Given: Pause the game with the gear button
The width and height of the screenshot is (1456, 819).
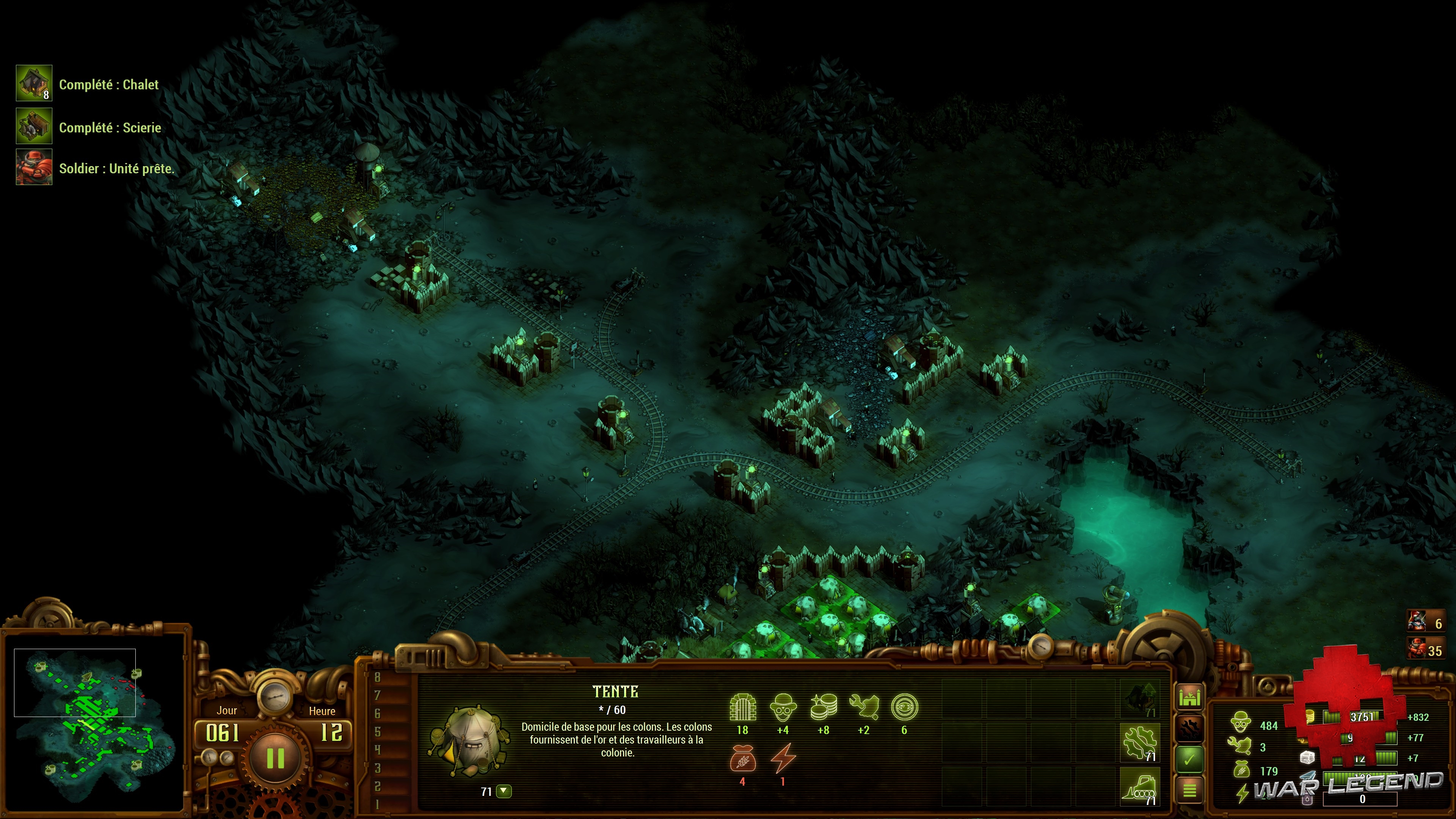Looking at the screenshot, I should pos(275,758).
